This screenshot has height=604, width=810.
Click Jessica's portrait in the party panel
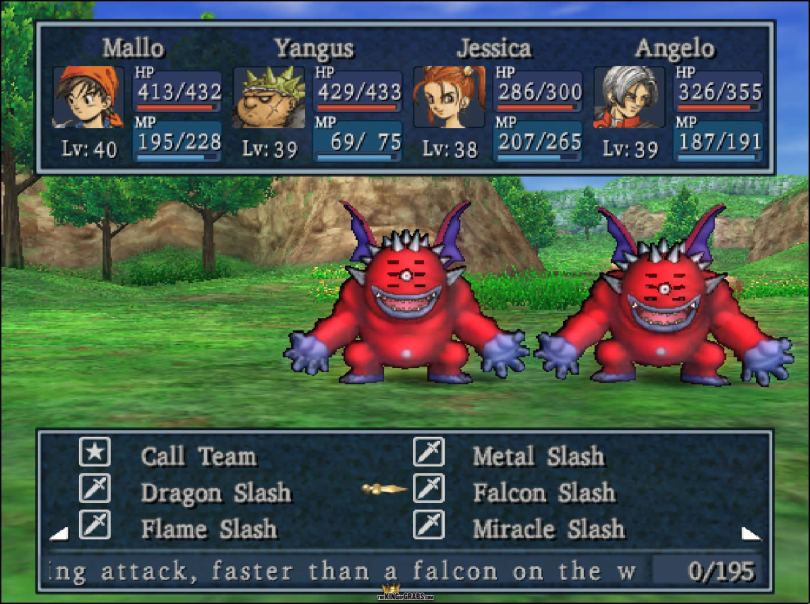[449, 97]
